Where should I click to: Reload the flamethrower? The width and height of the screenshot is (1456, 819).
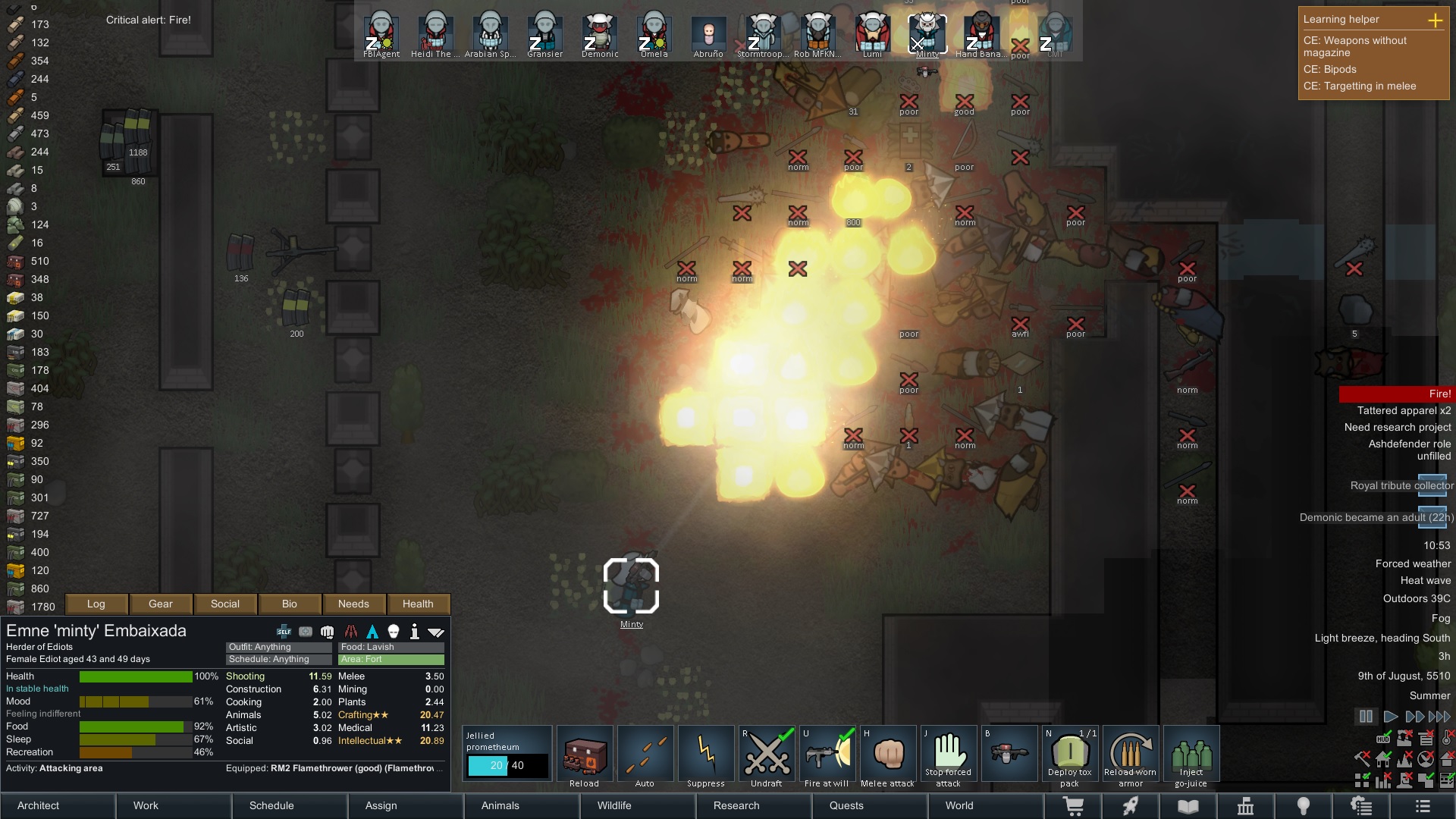pyautogui.click(x=585, y=755)
